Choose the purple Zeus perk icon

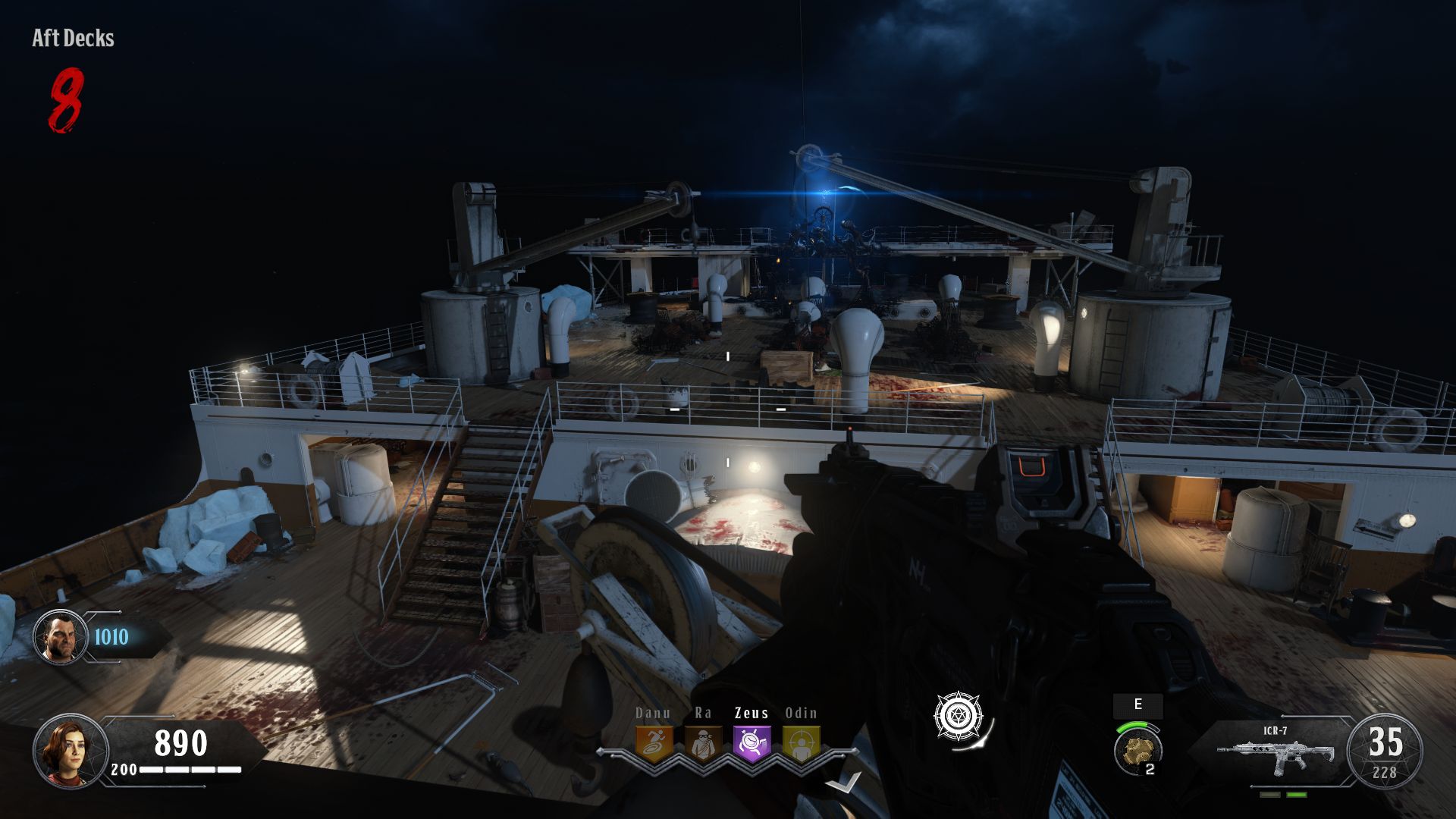[752, 743]
